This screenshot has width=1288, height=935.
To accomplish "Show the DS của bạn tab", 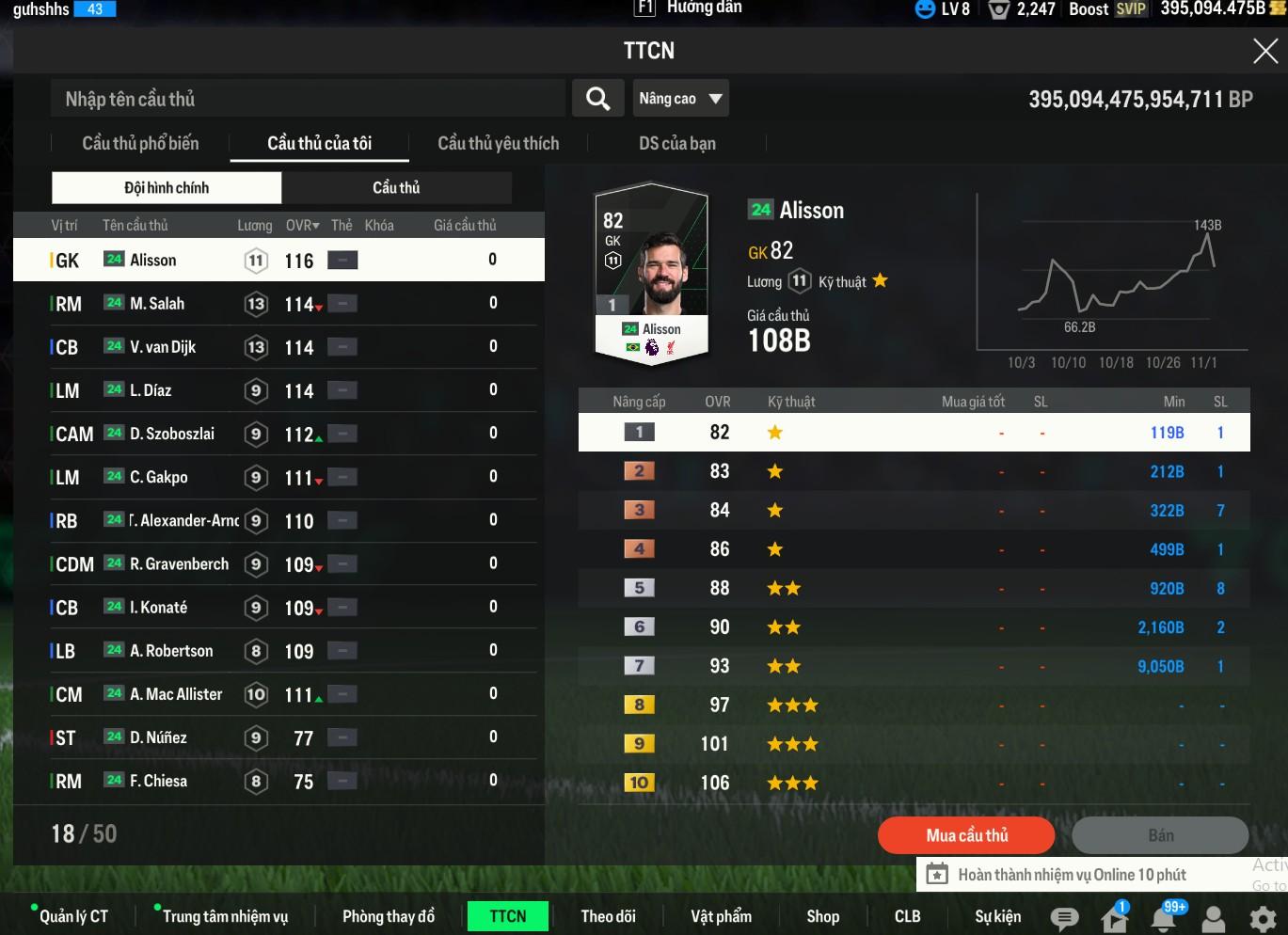I will coord(676,144).
